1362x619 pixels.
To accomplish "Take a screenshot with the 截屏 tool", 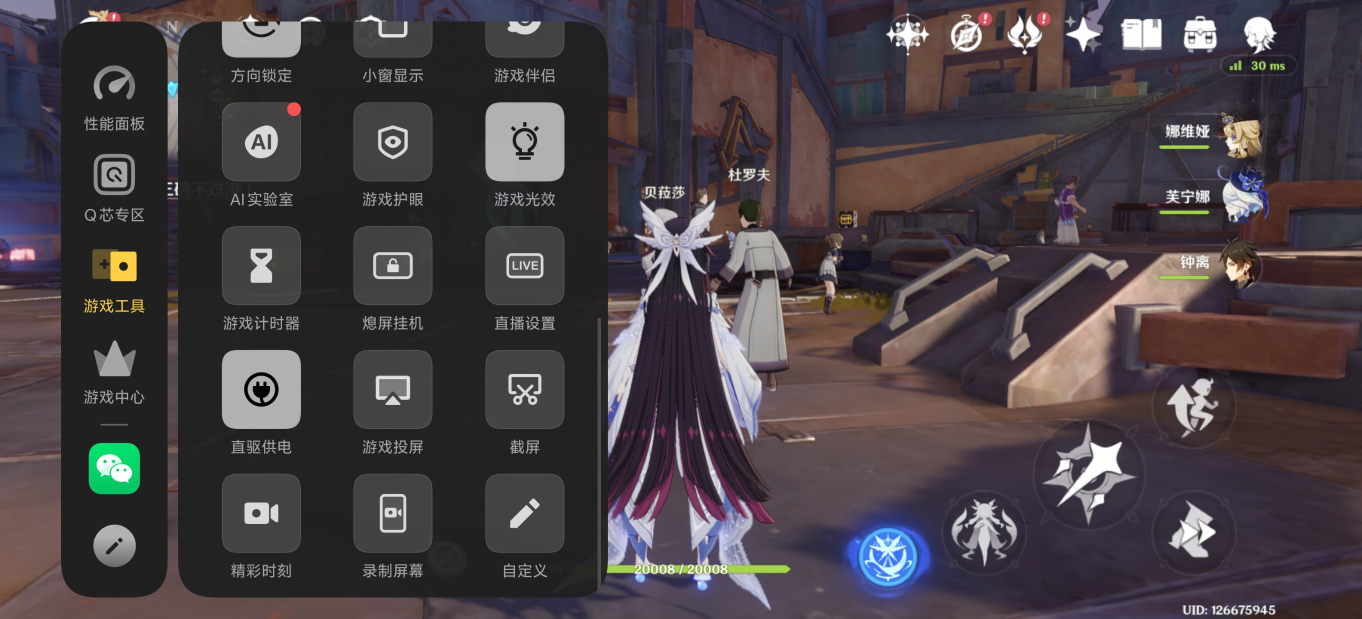I will click(x=525, y=390).
